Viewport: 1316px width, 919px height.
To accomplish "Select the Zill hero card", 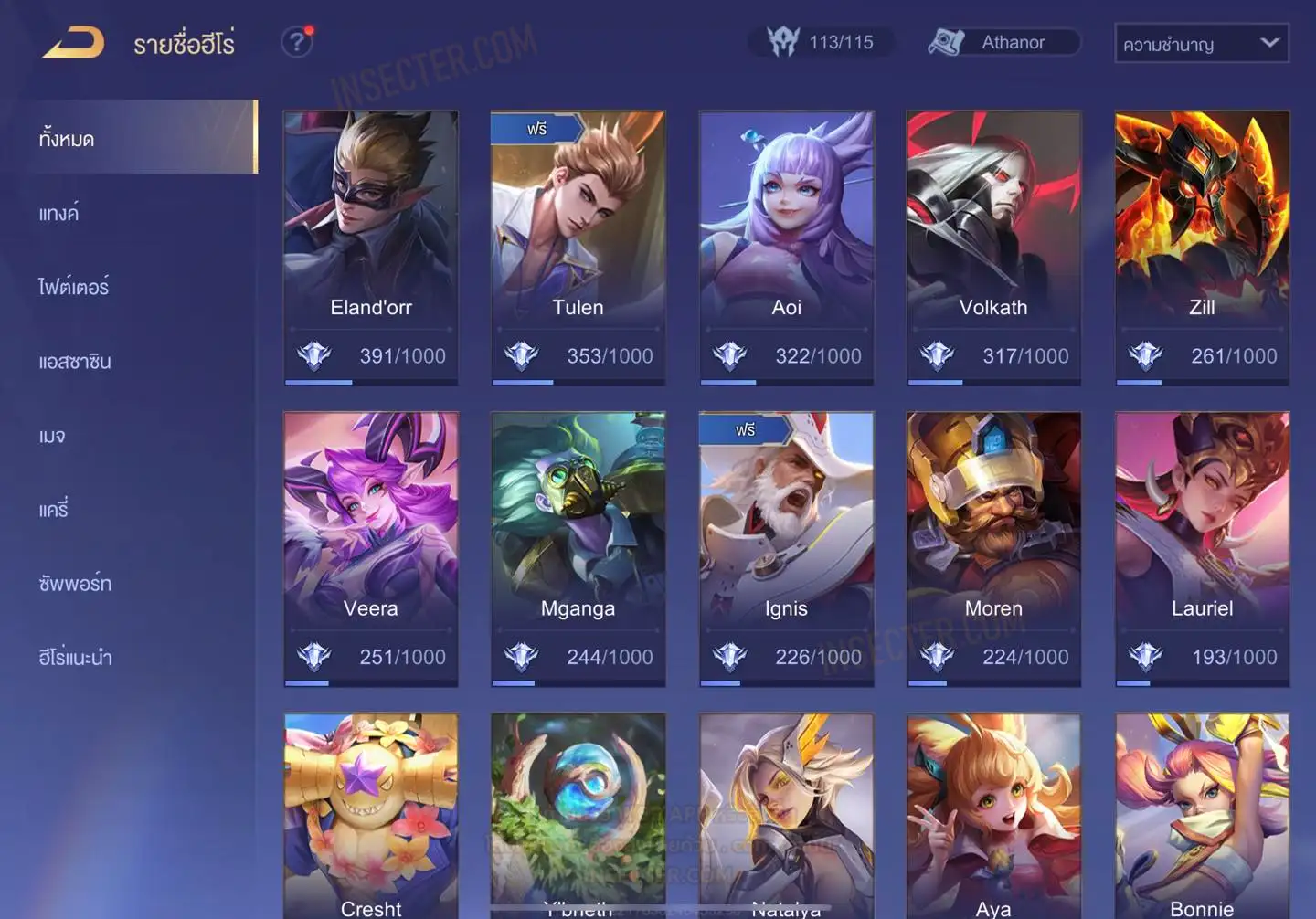I will point(1202,247).
